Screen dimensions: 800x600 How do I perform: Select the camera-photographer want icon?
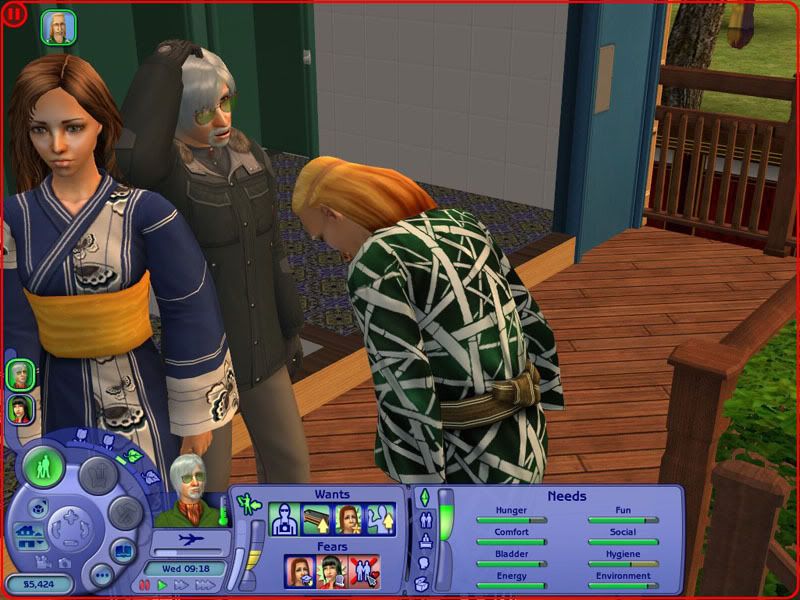[285, 519]
